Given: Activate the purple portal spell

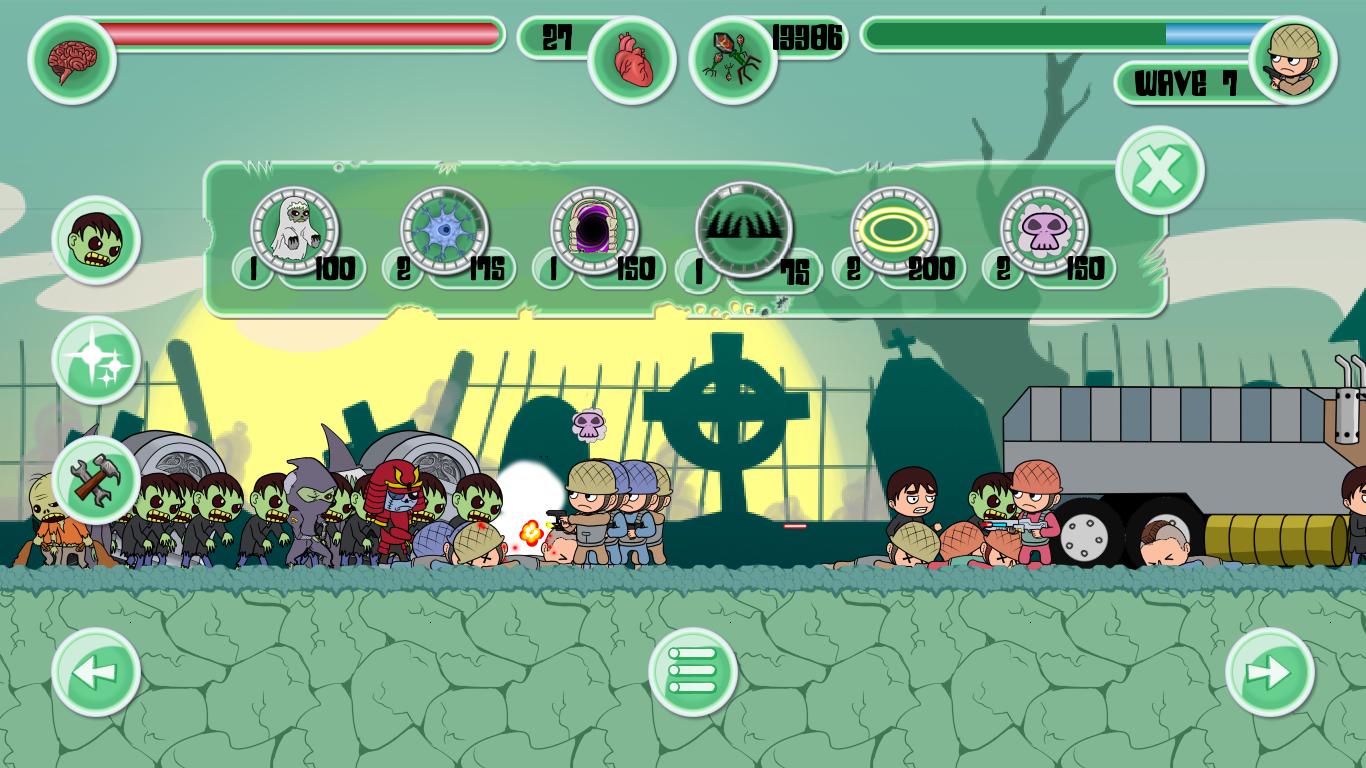Looking at the screenshot, I should tap(594, 231).
